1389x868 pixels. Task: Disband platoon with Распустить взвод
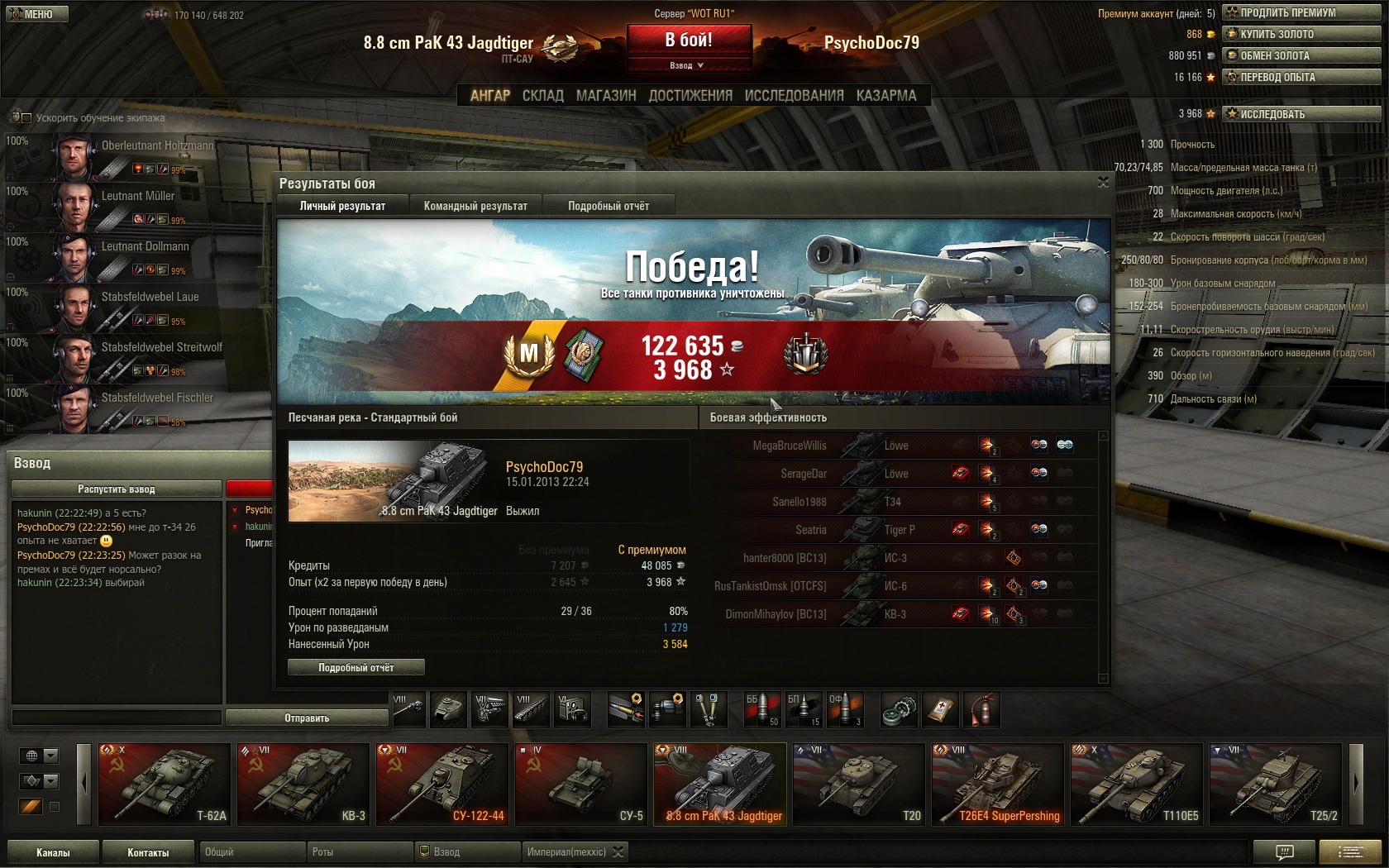point(117,489)
